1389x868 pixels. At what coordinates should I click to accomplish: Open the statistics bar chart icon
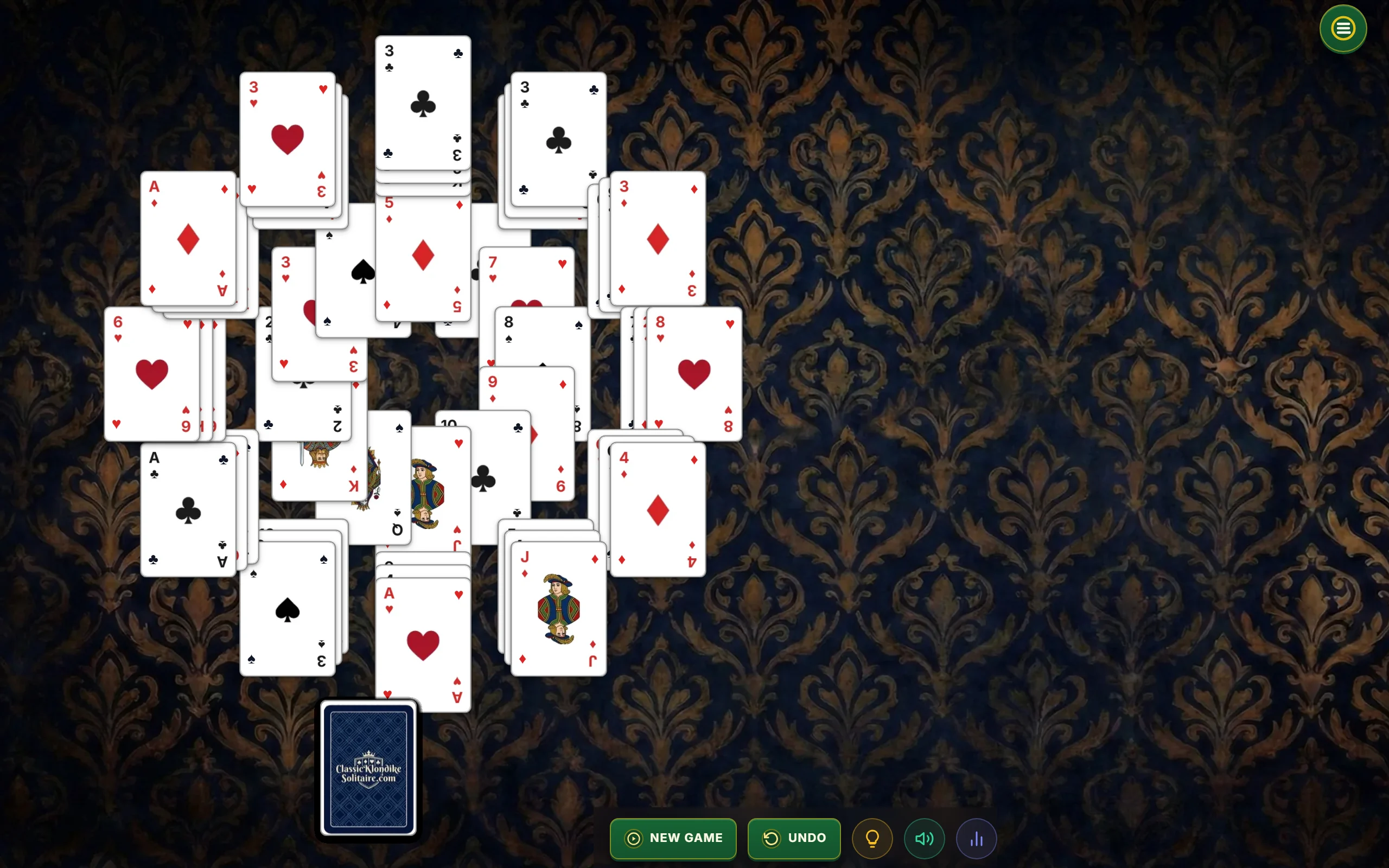pyautogui.click(x=976, y=838)
